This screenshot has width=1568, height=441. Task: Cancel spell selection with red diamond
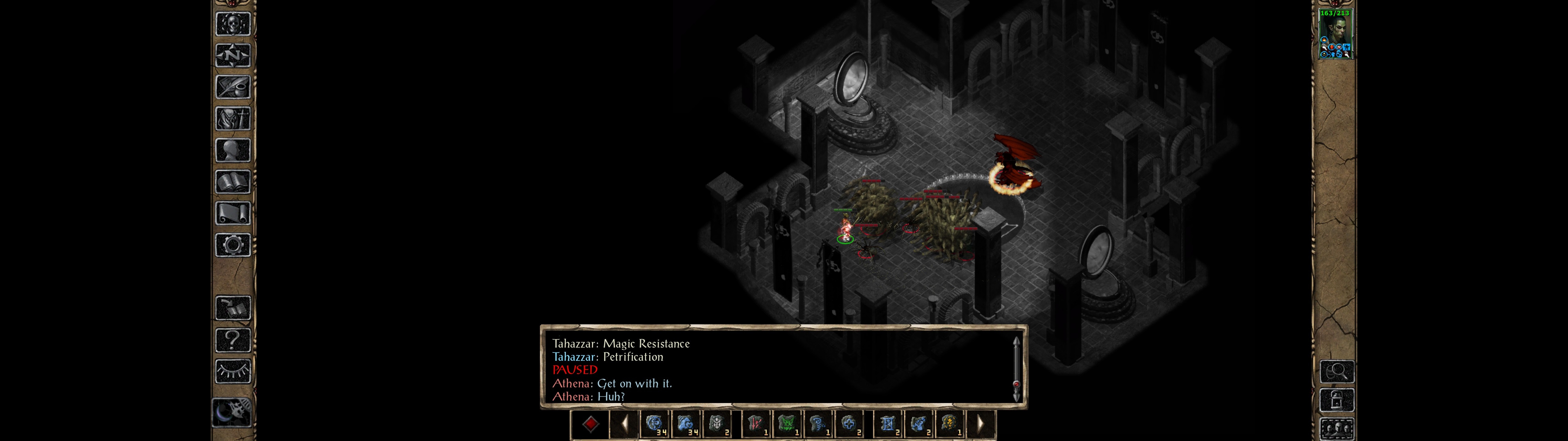590,424
